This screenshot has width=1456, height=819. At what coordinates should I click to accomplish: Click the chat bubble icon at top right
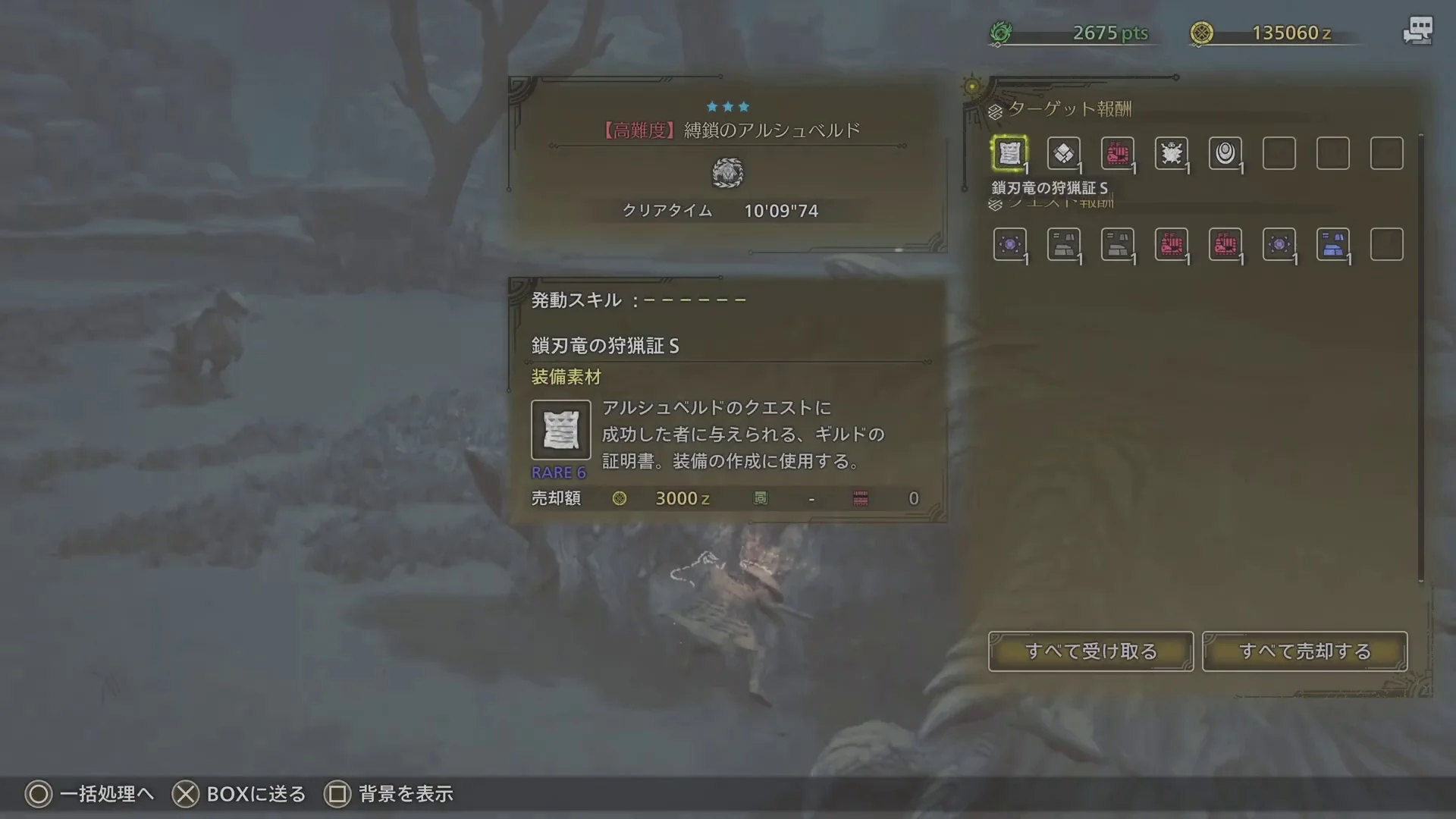pyautogui.click(x=1417, y=30)
